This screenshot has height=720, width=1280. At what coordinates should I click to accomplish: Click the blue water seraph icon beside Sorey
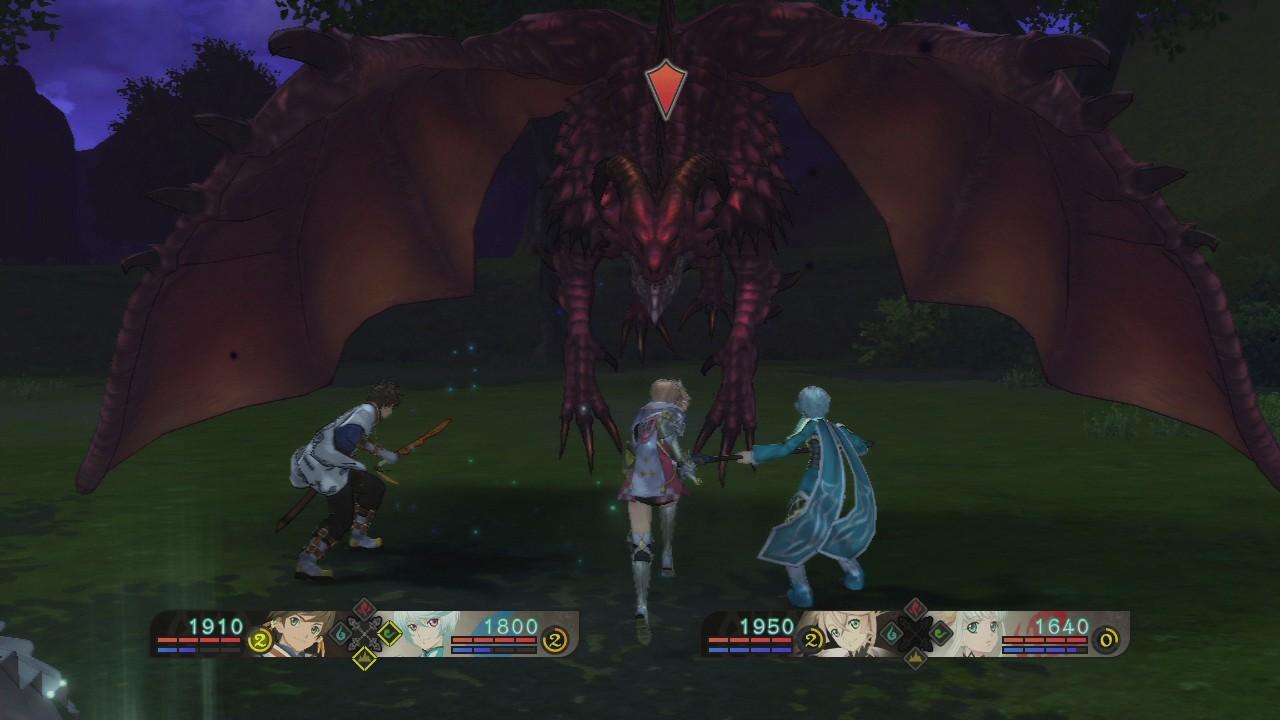click(341, 633)
